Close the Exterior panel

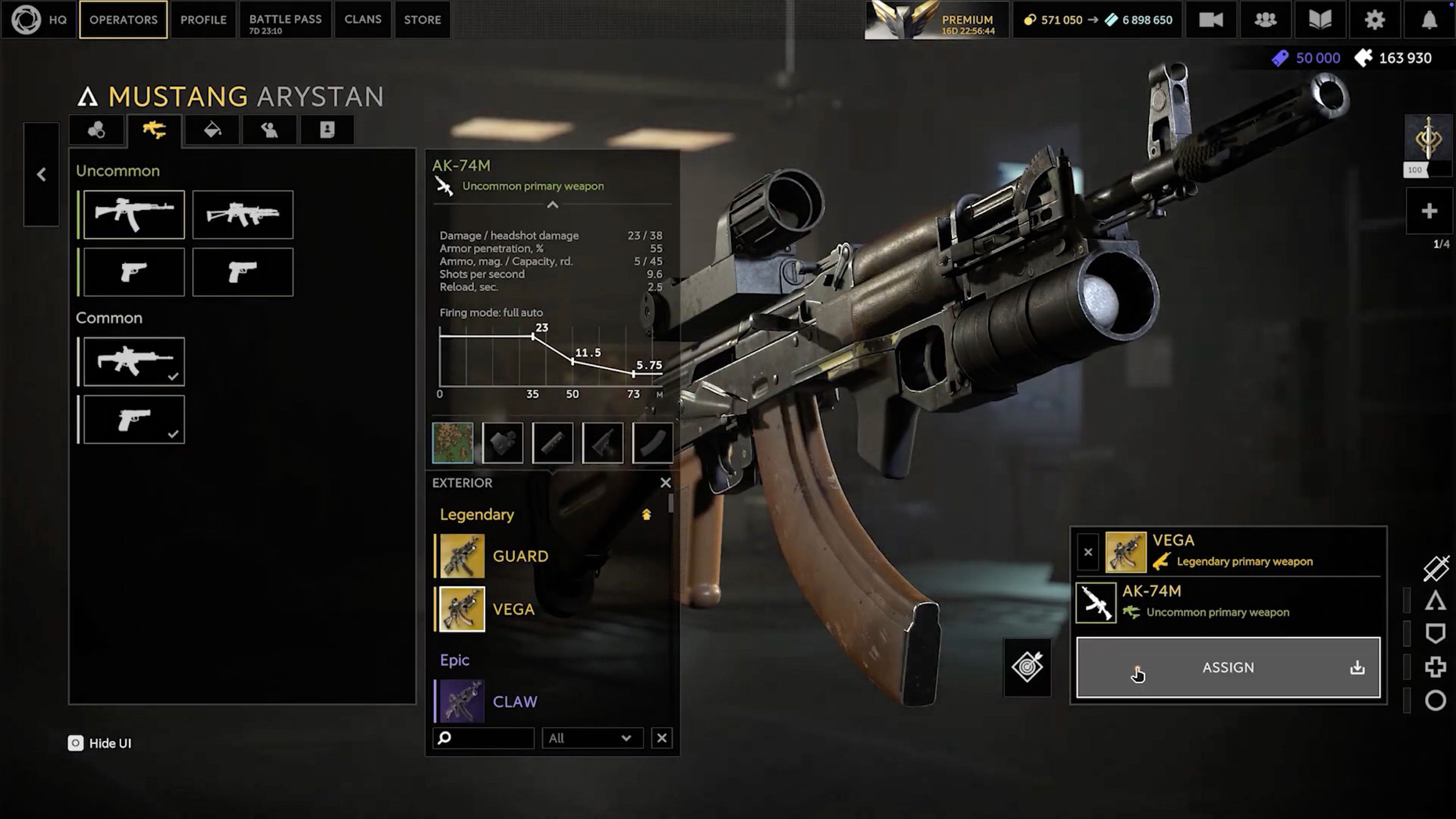tap(665, 483)
